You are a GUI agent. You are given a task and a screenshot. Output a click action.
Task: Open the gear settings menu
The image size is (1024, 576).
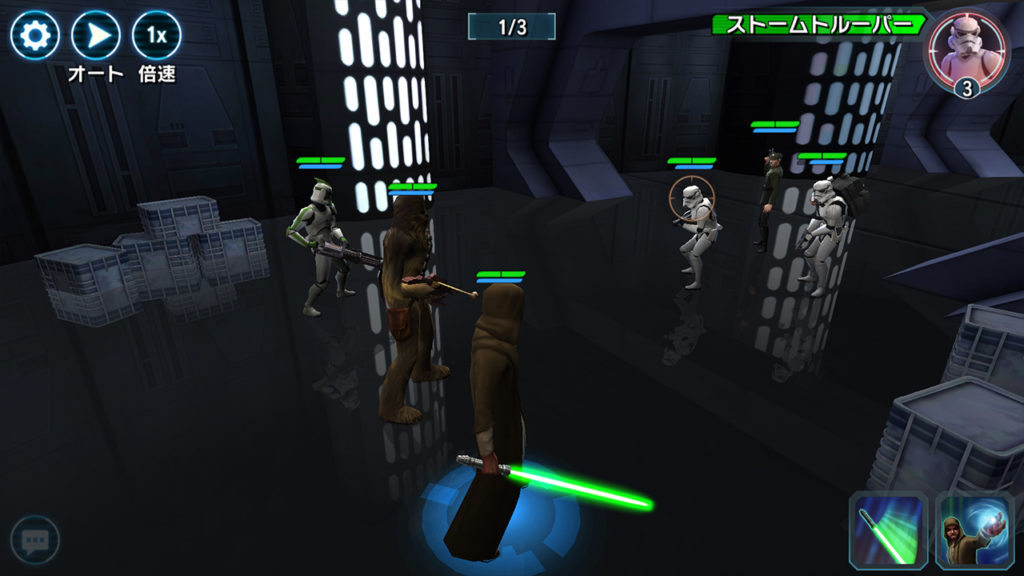[x=34, y=36]
